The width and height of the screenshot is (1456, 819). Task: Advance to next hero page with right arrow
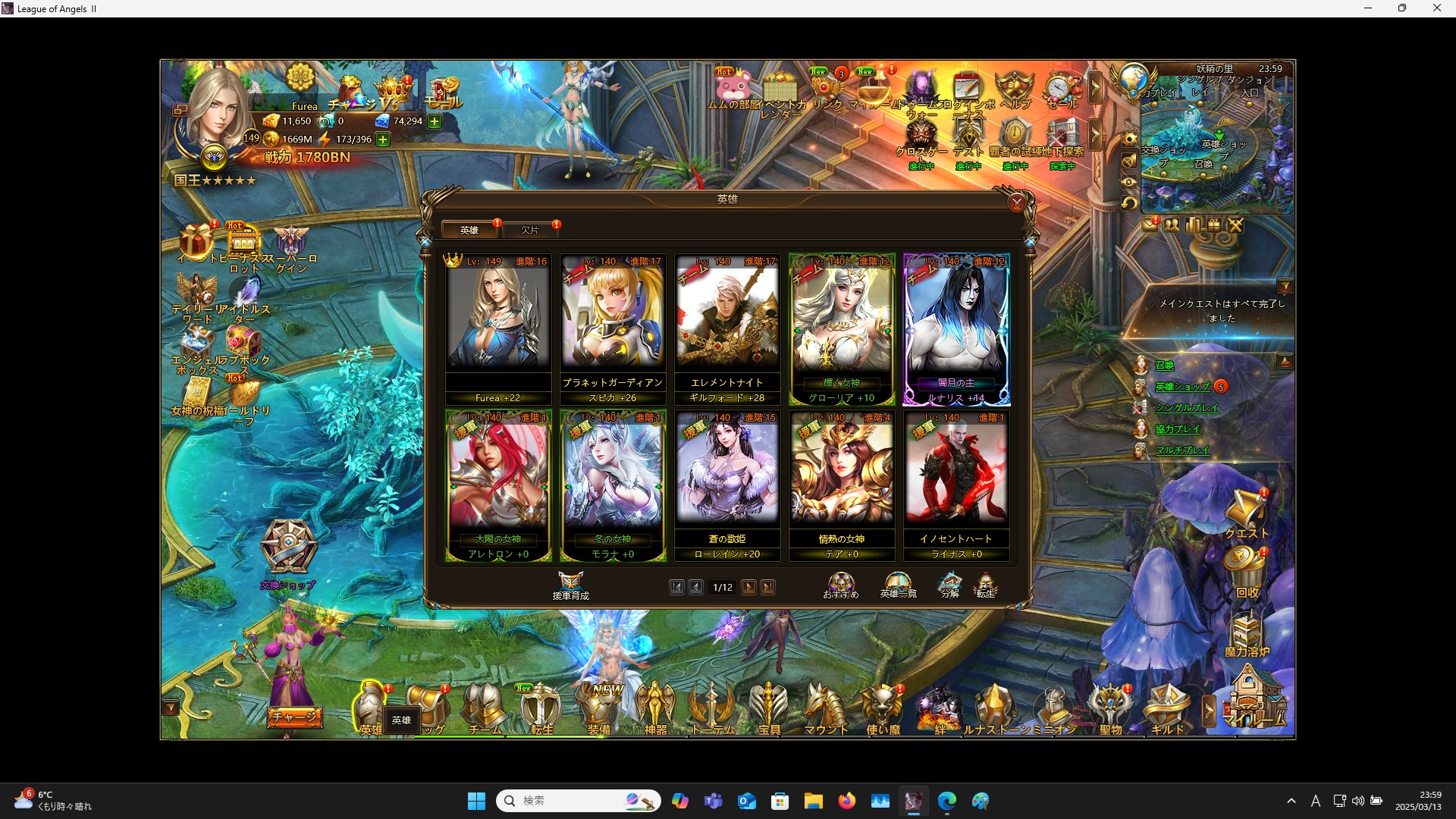[x=749, y=587]
